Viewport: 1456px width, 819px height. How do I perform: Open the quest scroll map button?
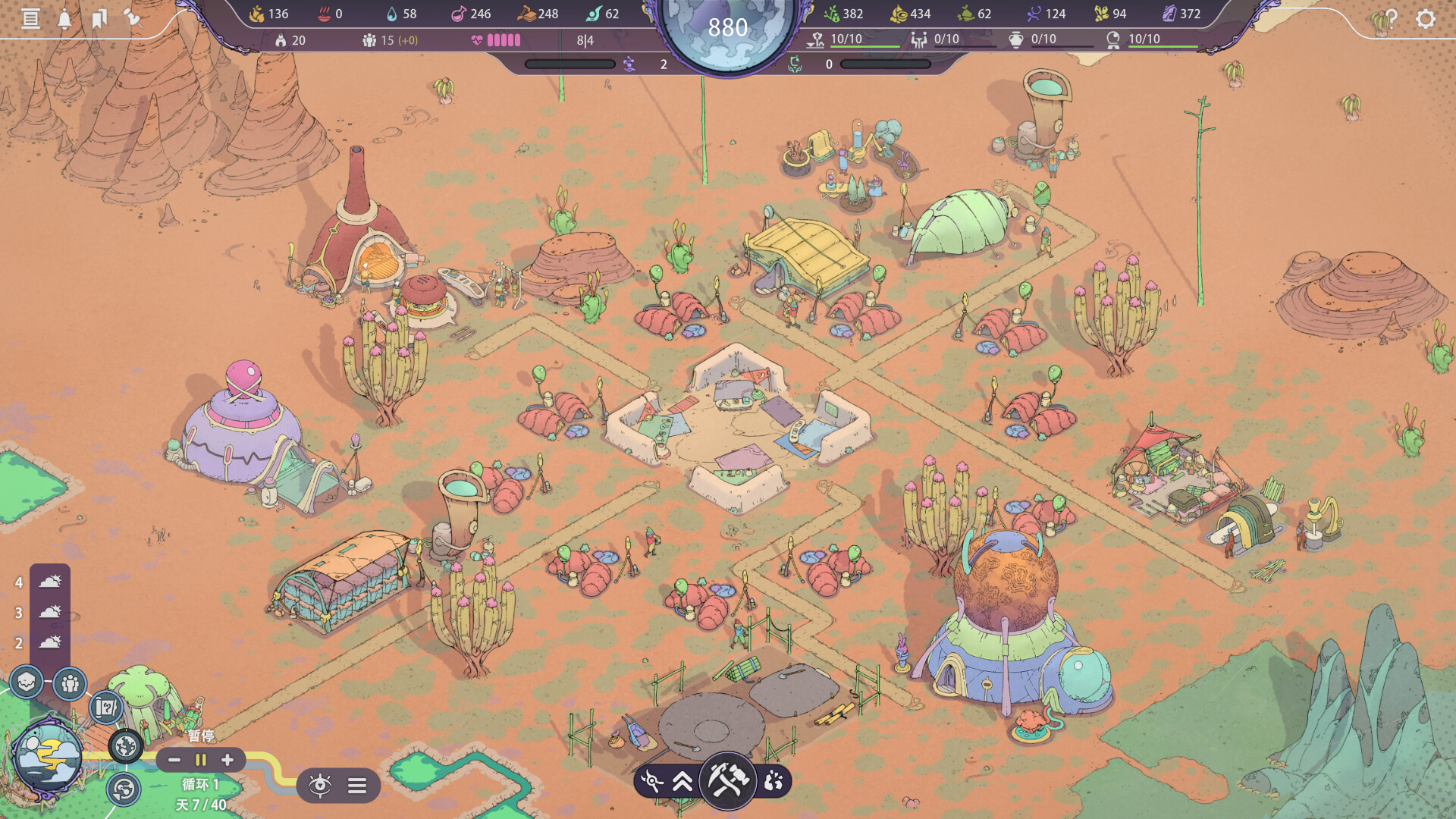click(x=106, y=708)
